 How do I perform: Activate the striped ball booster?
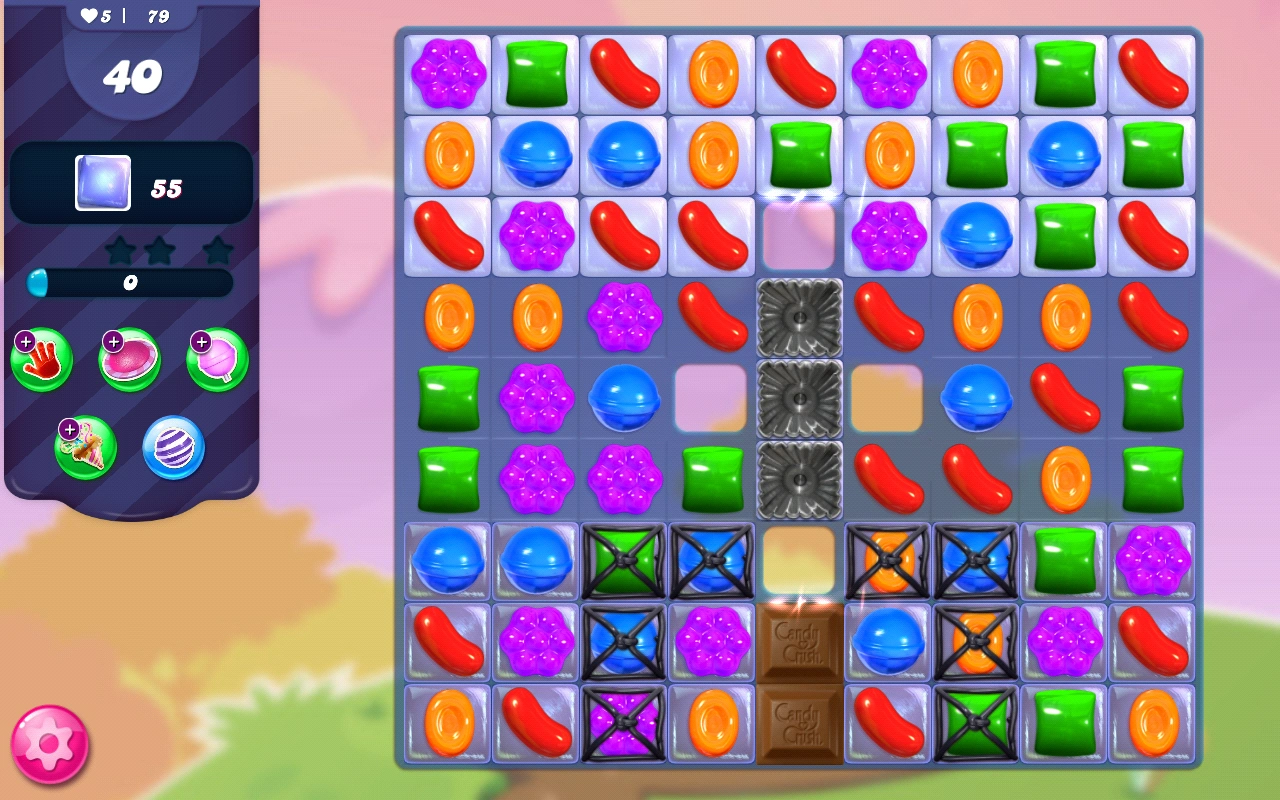tap(172, 447)
